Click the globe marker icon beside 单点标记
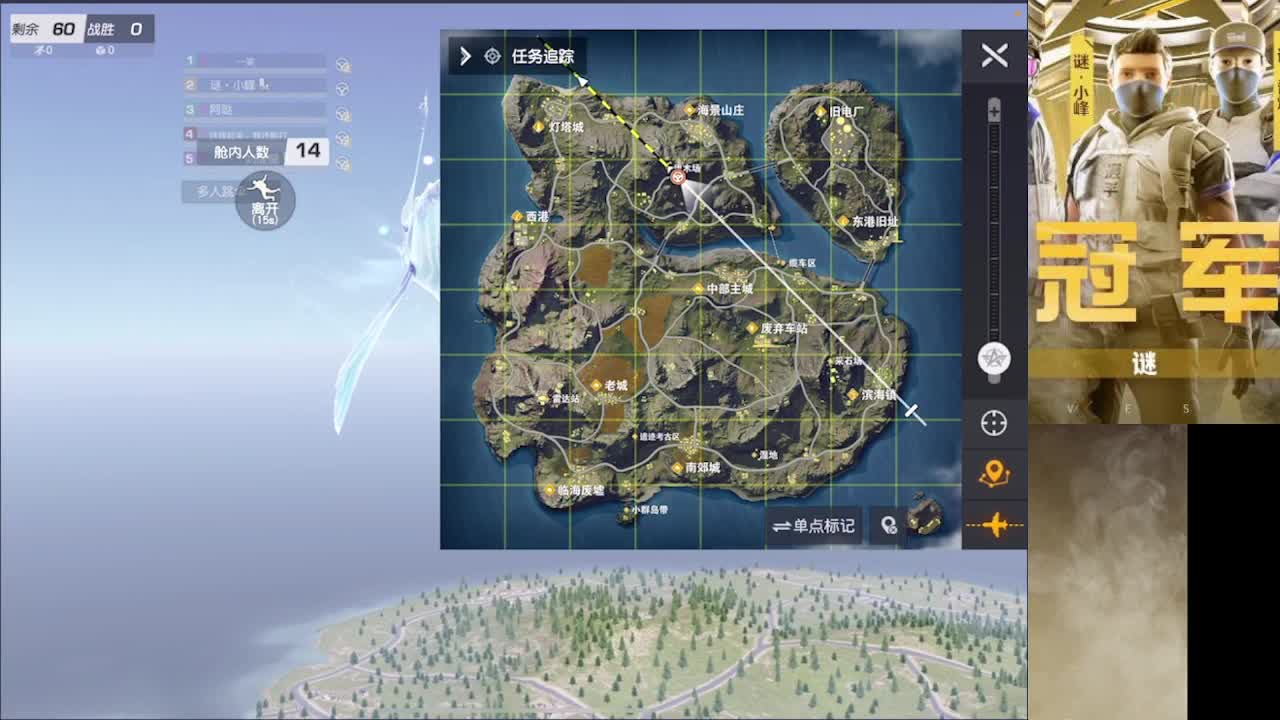Image resolution: width=1280 pixels, height=720 pixels. point(889,526)
